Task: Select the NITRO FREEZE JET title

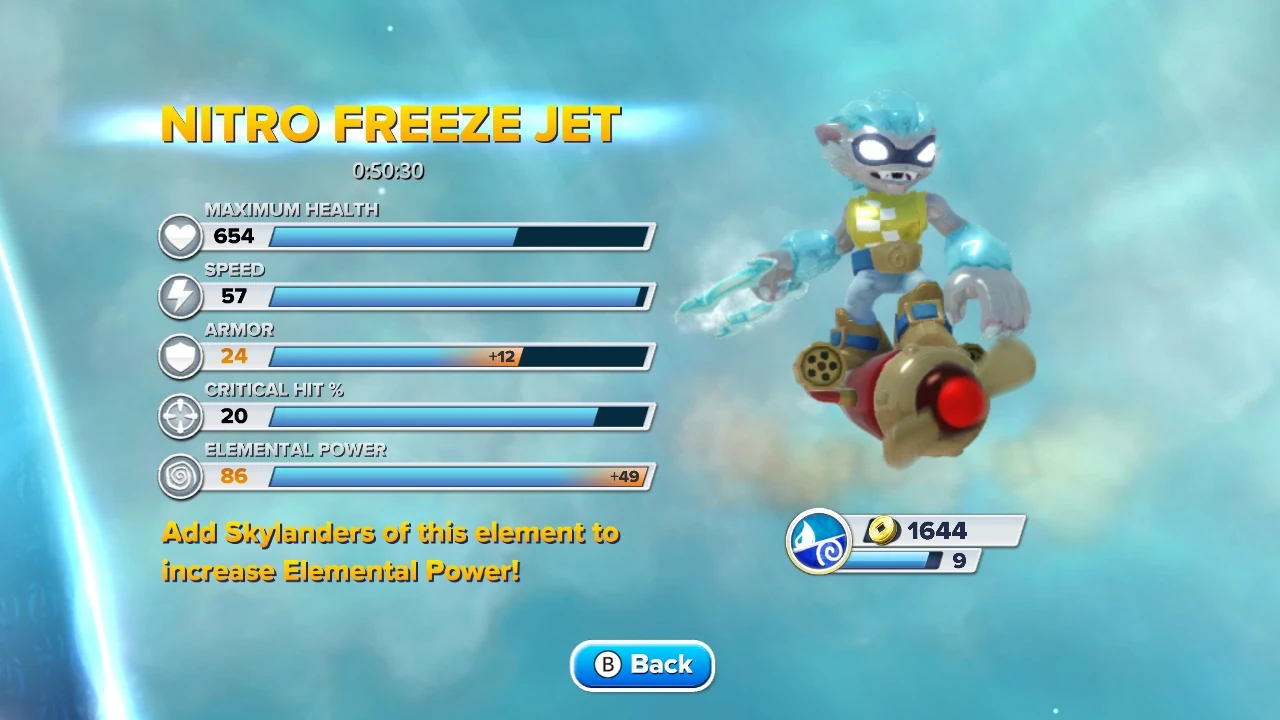Action: [391, 125]
